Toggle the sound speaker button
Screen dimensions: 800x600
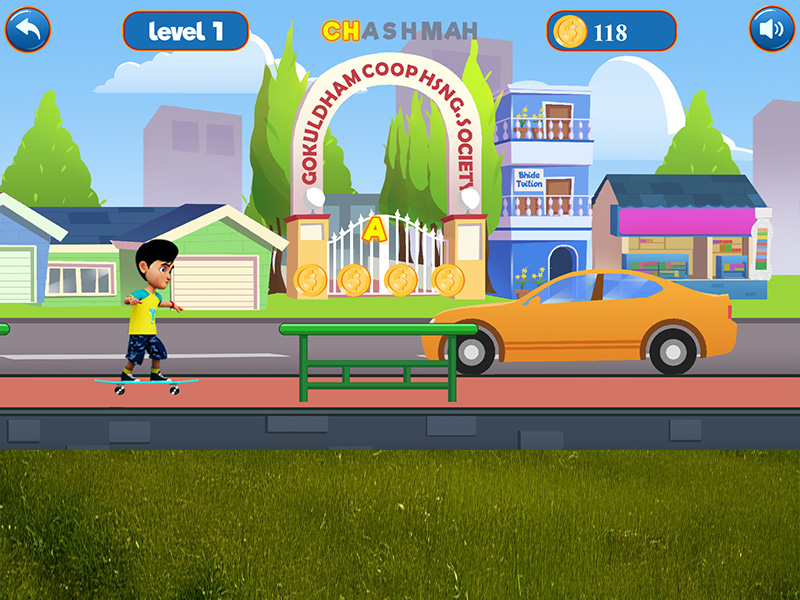(x=771, y=30)
